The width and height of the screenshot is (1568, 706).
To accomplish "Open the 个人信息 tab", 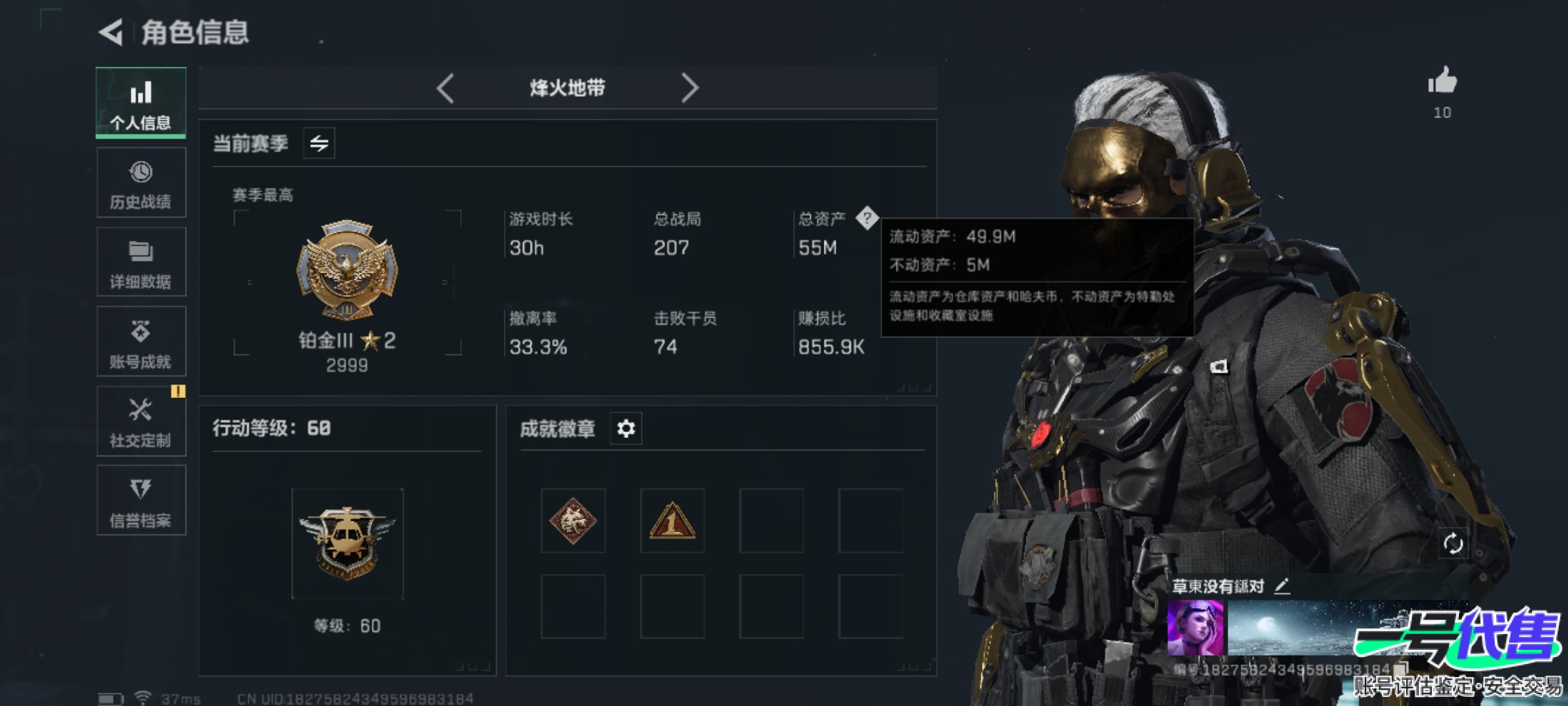I will click(x=141, y=103).
